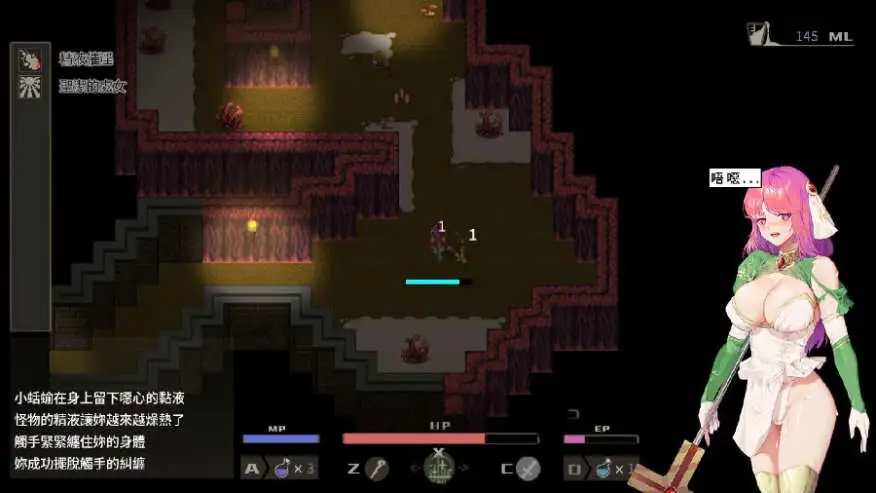This screenshot has width=876, height=493.
Task: Cycle the center skill with left arrow
Action: point(413,468)
